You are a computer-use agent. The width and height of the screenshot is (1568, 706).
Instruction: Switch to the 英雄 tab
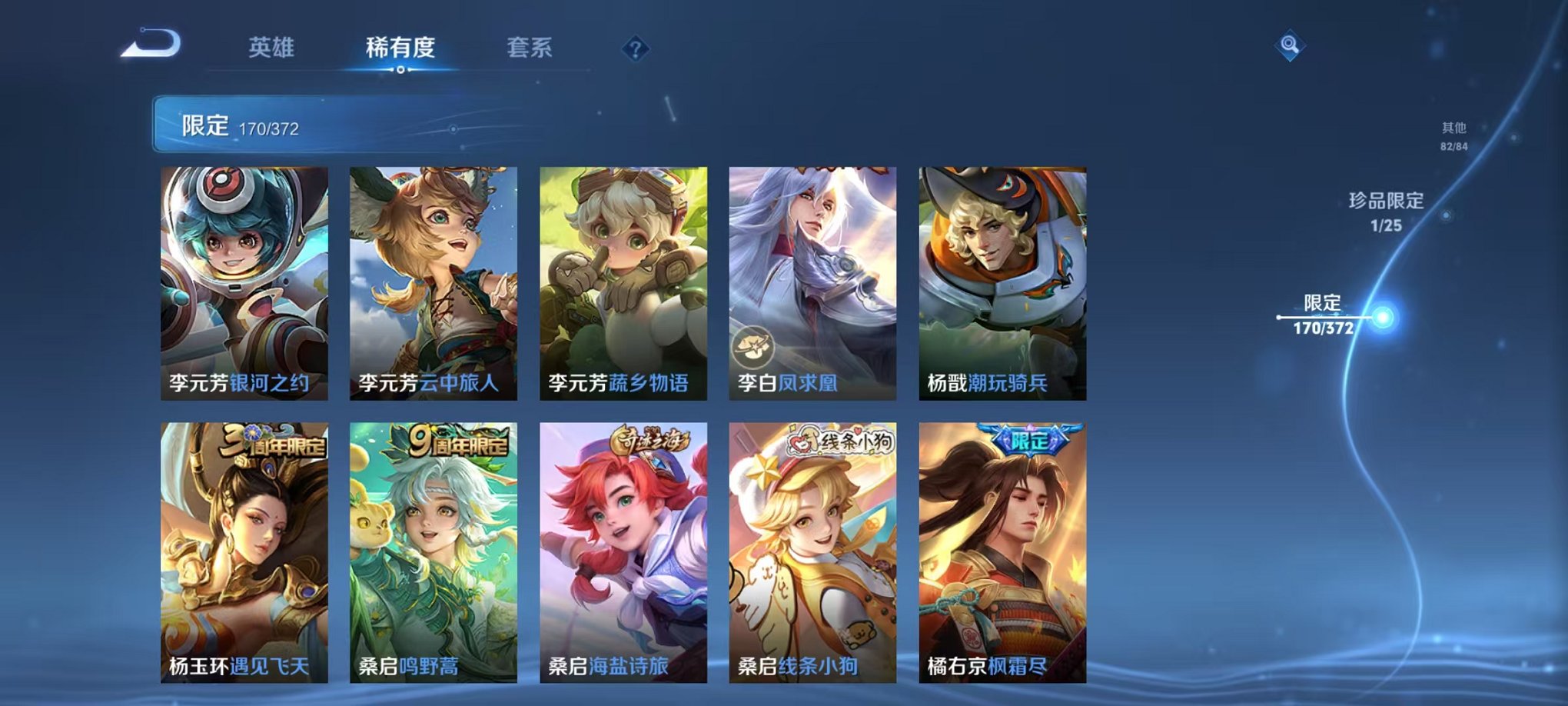[x=273, y=48]
